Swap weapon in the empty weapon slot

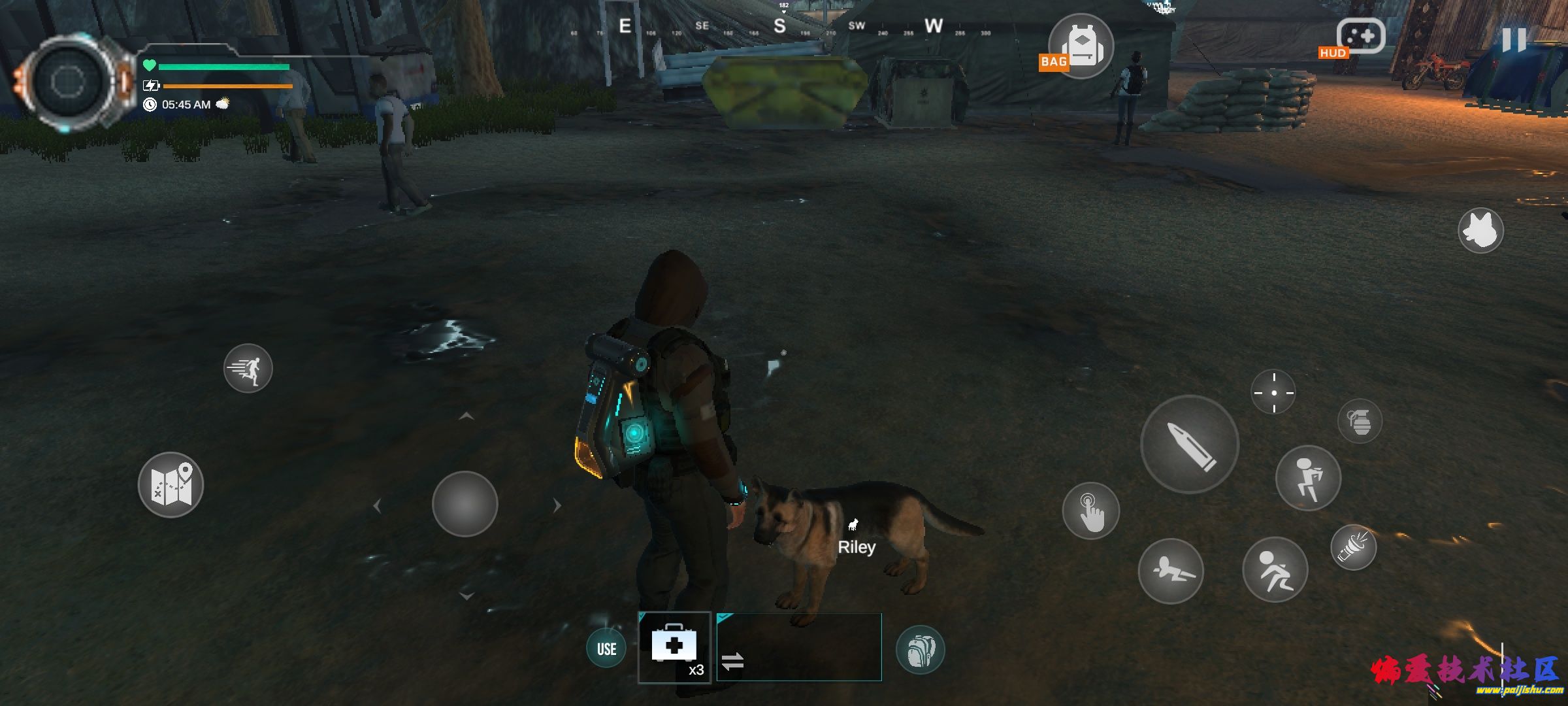[x=798, y=647]
